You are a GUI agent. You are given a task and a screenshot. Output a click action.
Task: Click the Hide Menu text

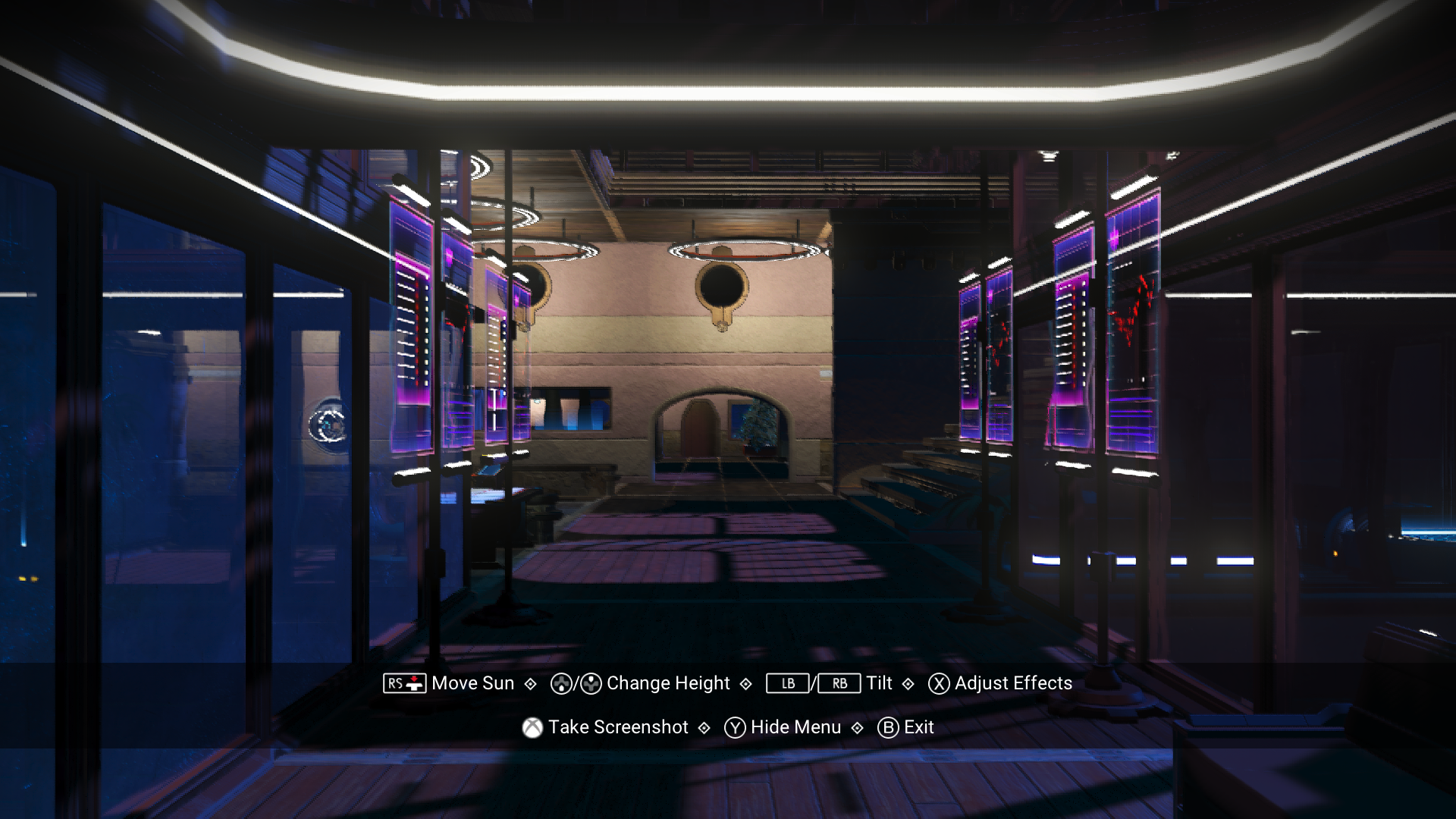[795, 727]
